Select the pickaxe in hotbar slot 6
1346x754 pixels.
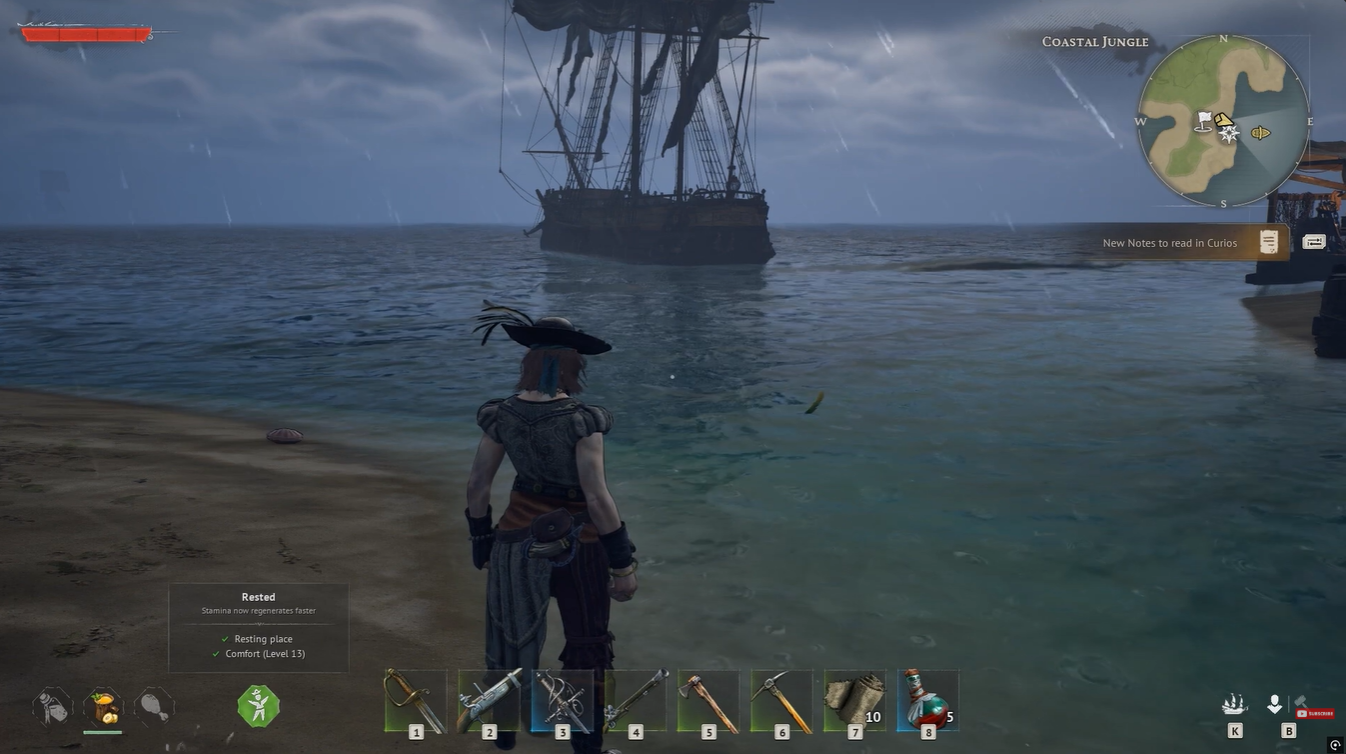tap(781, 700)
